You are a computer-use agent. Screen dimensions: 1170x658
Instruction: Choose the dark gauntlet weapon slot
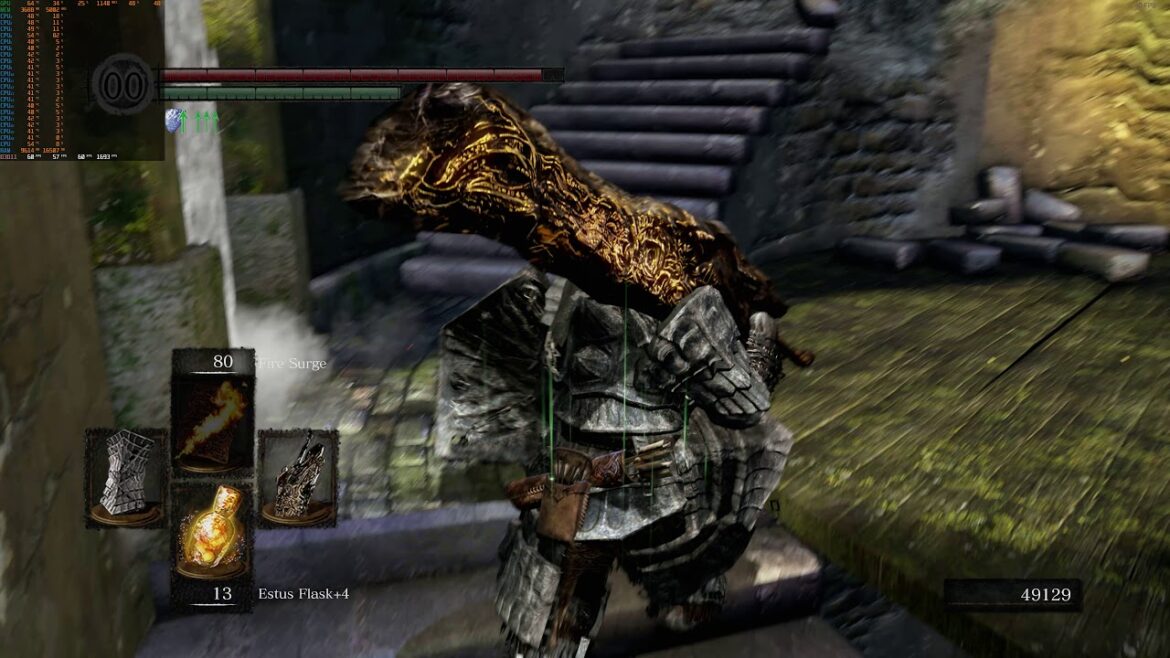pyautogui.click(x=298, y=476)
